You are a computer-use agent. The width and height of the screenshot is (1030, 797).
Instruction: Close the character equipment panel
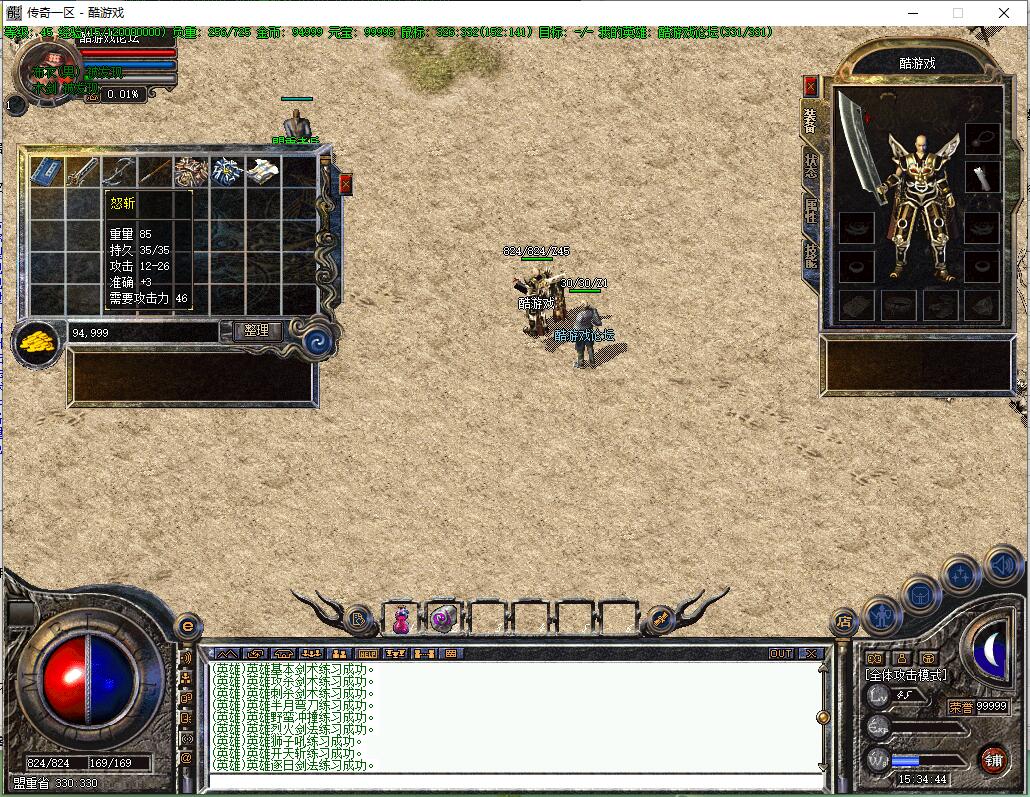click(810, 86)
